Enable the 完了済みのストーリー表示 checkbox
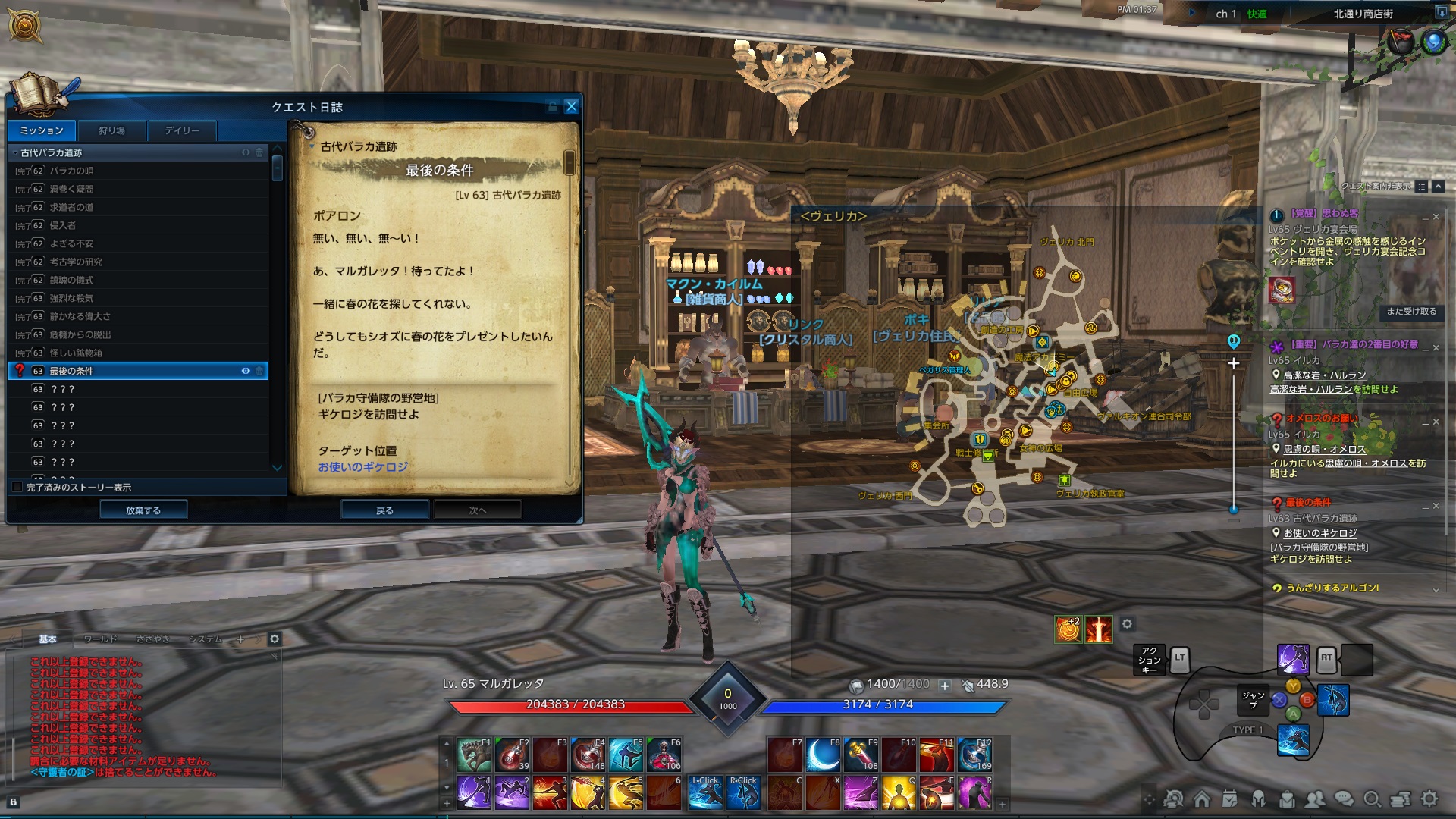 tap(17, 487)
